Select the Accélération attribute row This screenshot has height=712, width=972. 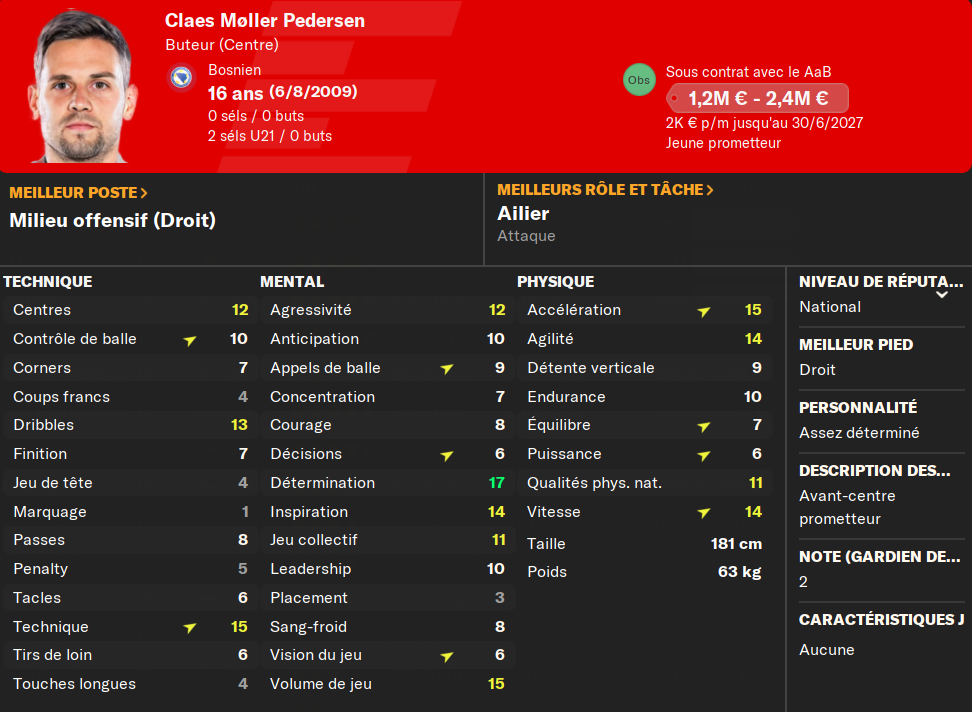pos(644,310)
